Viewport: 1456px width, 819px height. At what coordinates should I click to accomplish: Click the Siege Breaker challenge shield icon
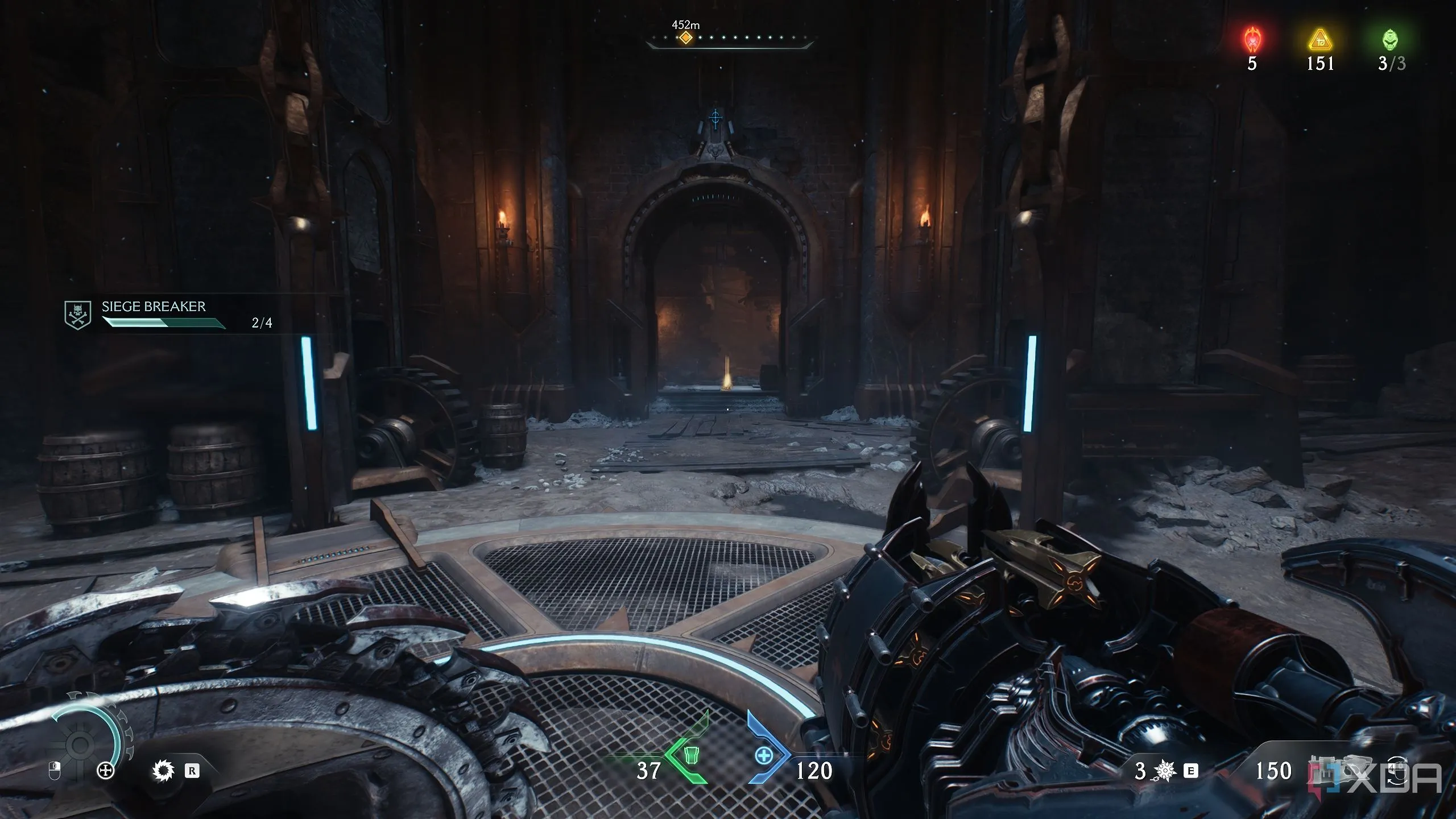pos(77,315)
